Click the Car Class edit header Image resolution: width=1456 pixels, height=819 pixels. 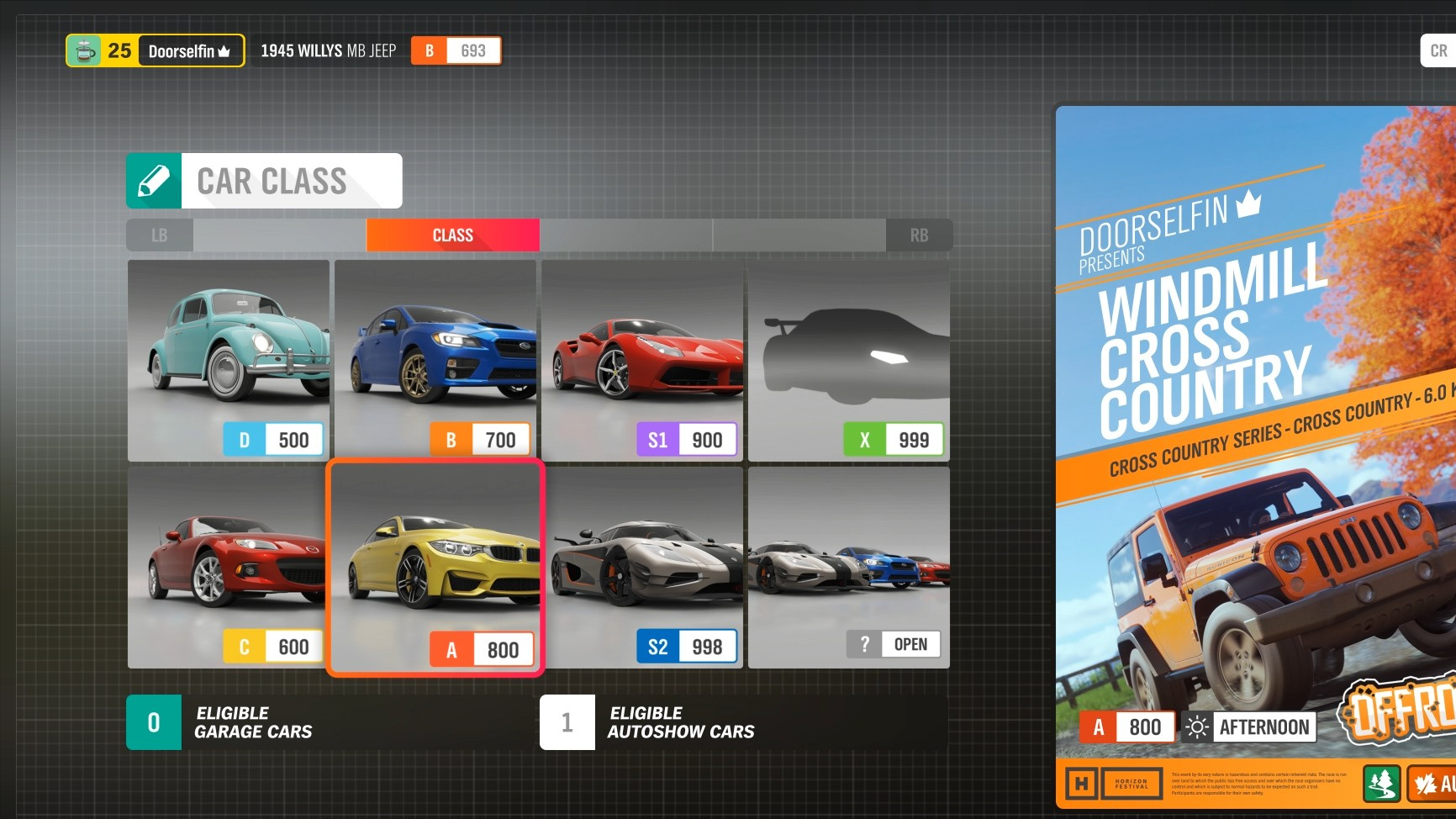point(264,181)
